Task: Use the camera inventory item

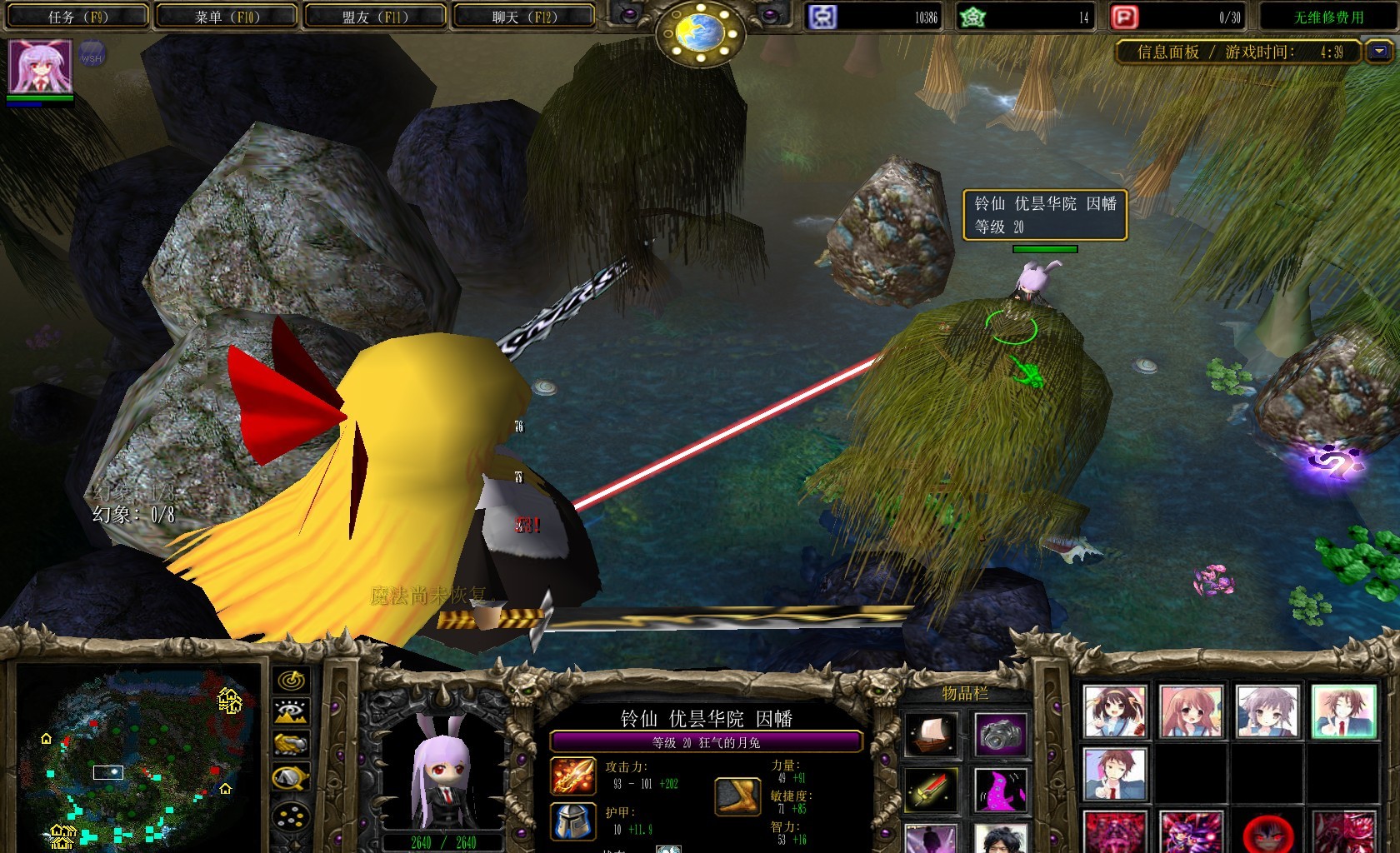Action: click(1001, 734)
